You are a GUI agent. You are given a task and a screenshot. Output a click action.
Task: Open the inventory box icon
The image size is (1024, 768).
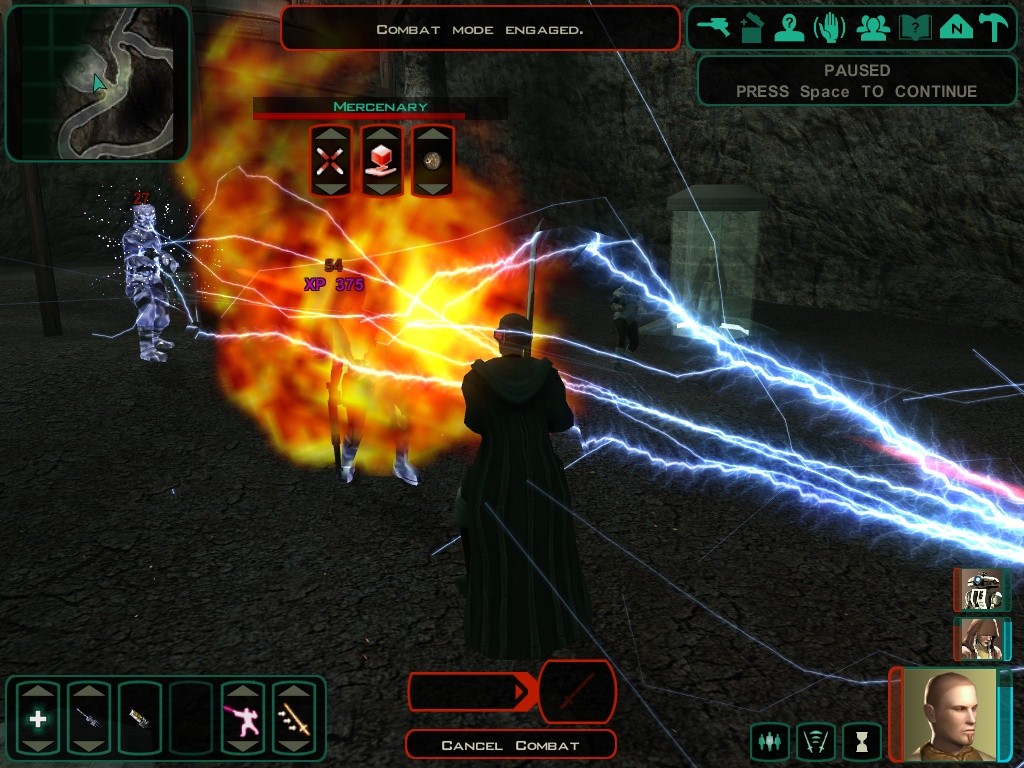pos(751,28)
